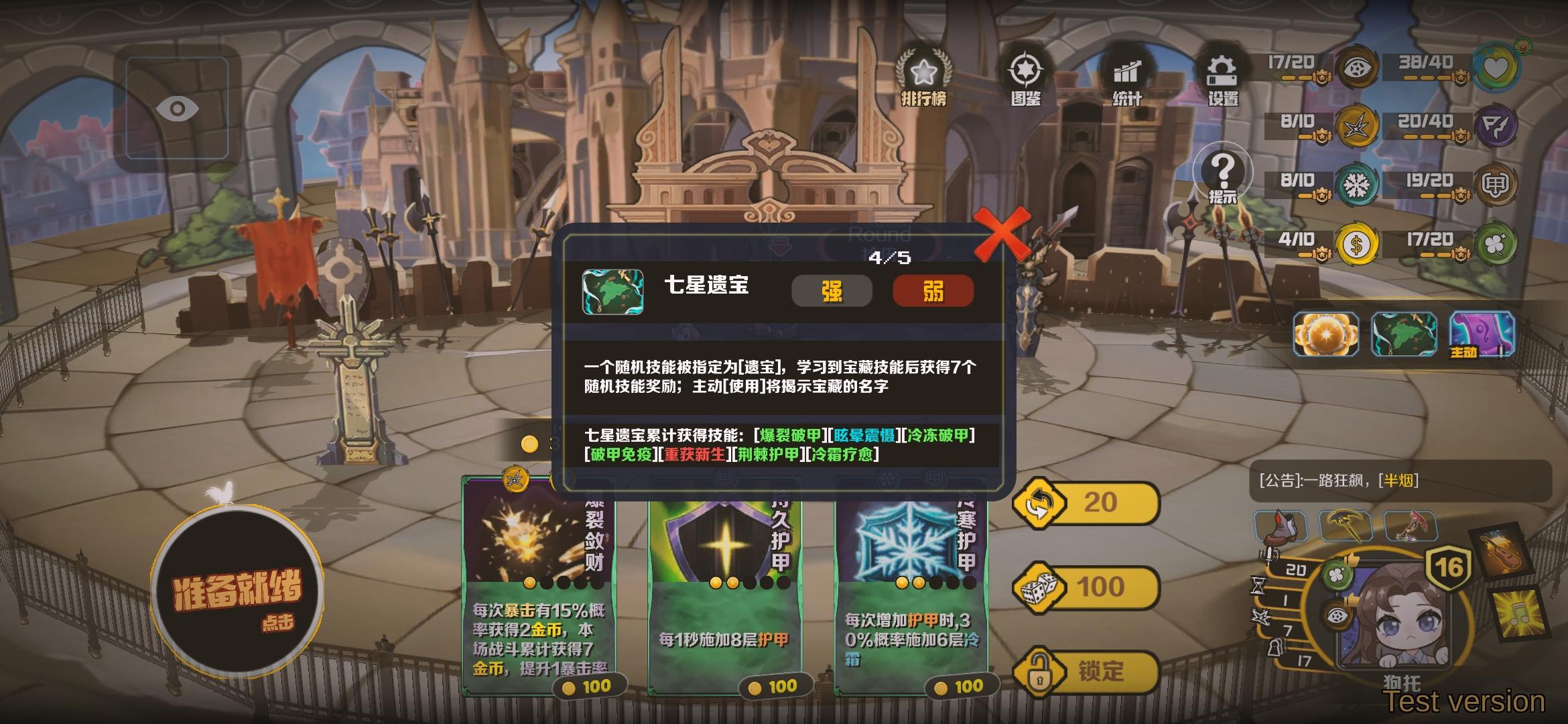Screen dimensions: 1568x724
Task: Select the 弱 weak toggle button
Action: click(x=933, y=290)
